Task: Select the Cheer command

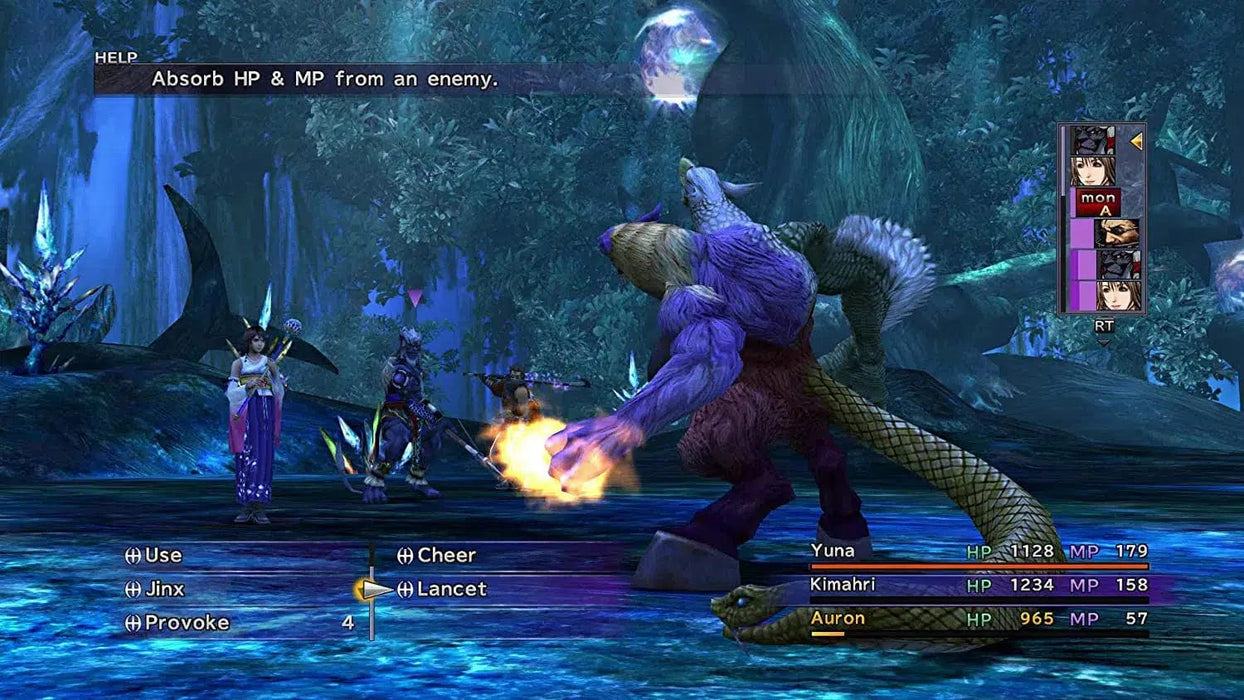Action: [445, 555]
